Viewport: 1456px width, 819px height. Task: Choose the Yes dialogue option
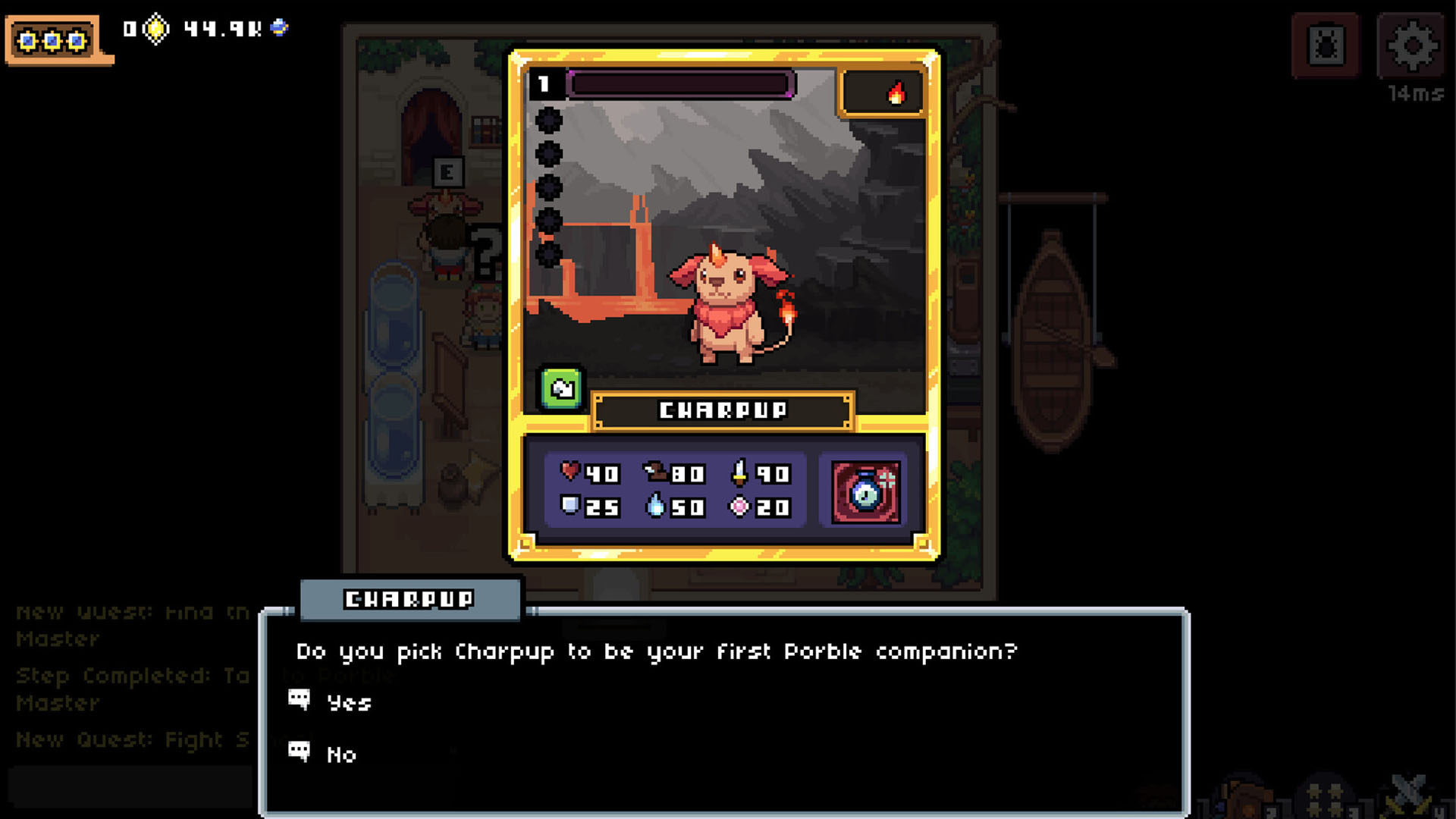(x=348, y=703)
